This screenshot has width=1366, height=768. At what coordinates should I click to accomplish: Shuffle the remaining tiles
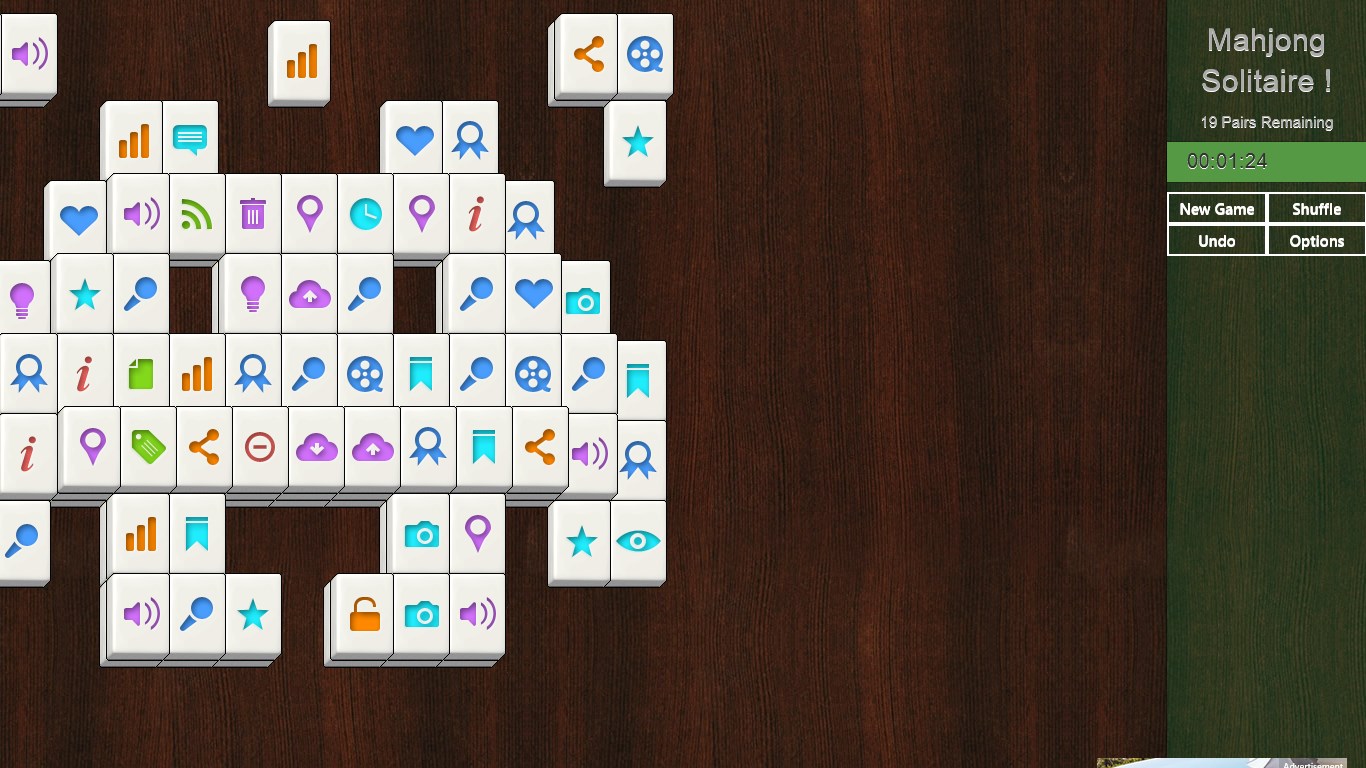tap(1315, 209)
